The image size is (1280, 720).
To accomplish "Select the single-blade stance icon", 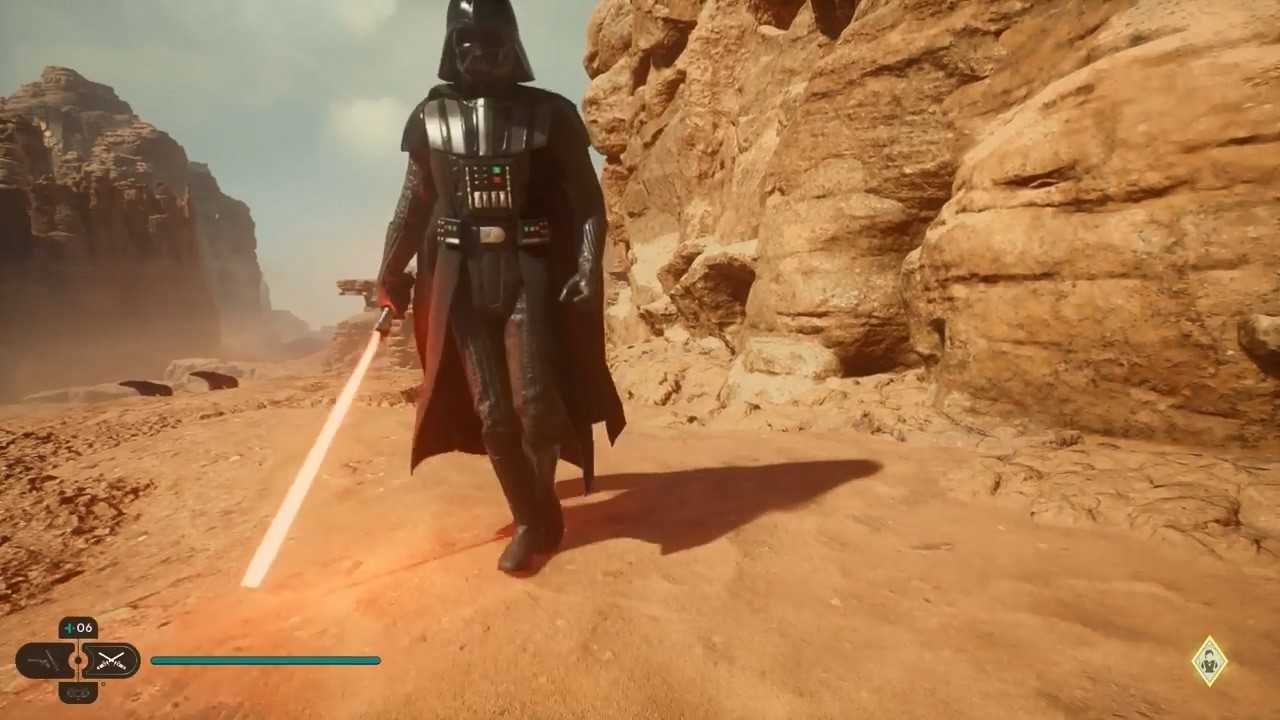I will coord(45,660).
